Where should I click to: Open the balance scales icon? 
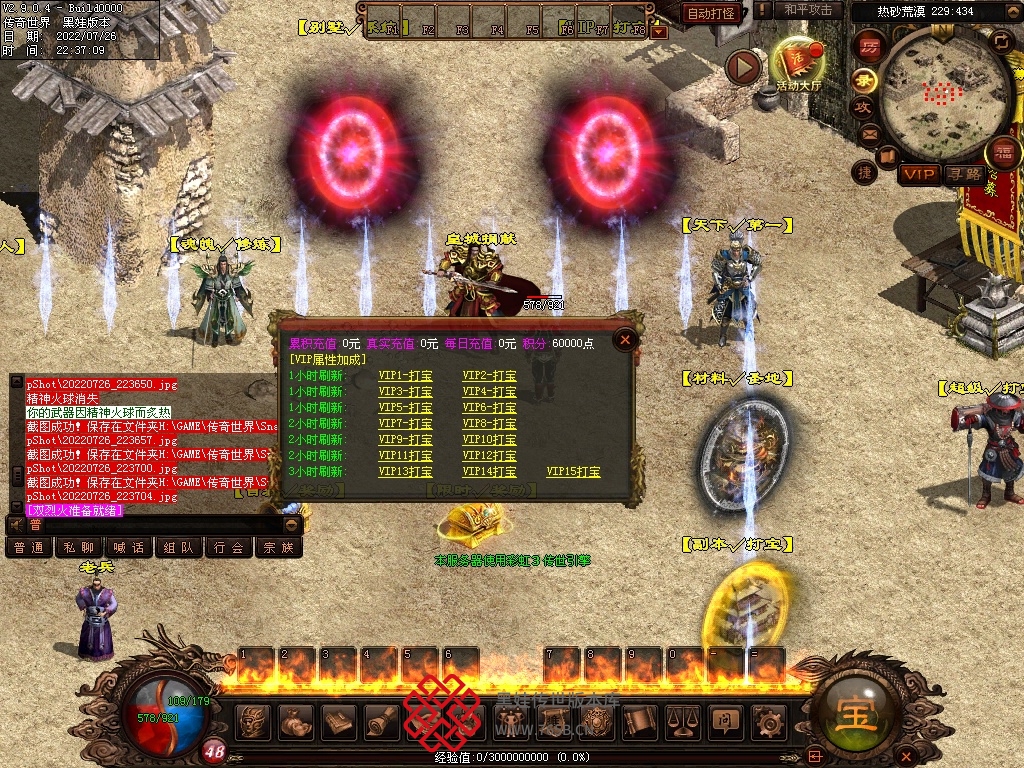(681, 720)
